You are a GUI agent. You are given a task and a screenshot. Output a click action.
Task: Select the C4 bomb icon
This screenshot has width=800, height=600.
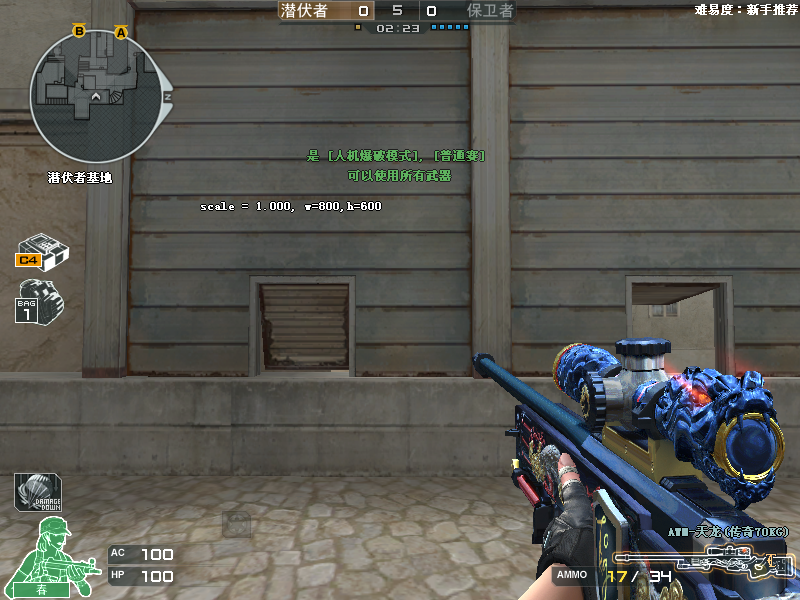41,251
